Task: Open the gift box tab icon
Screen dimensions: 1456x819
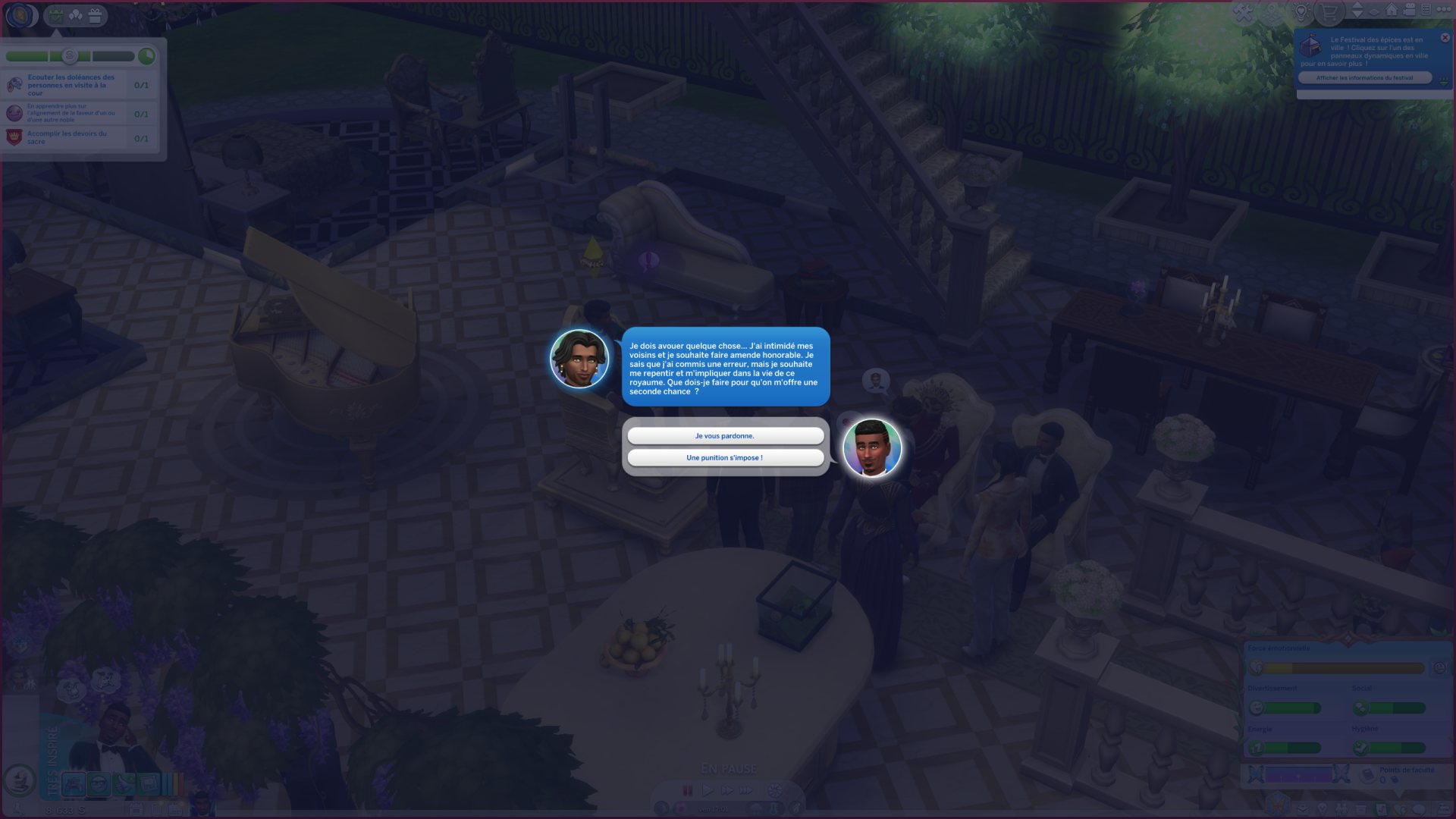Action: 95,15
